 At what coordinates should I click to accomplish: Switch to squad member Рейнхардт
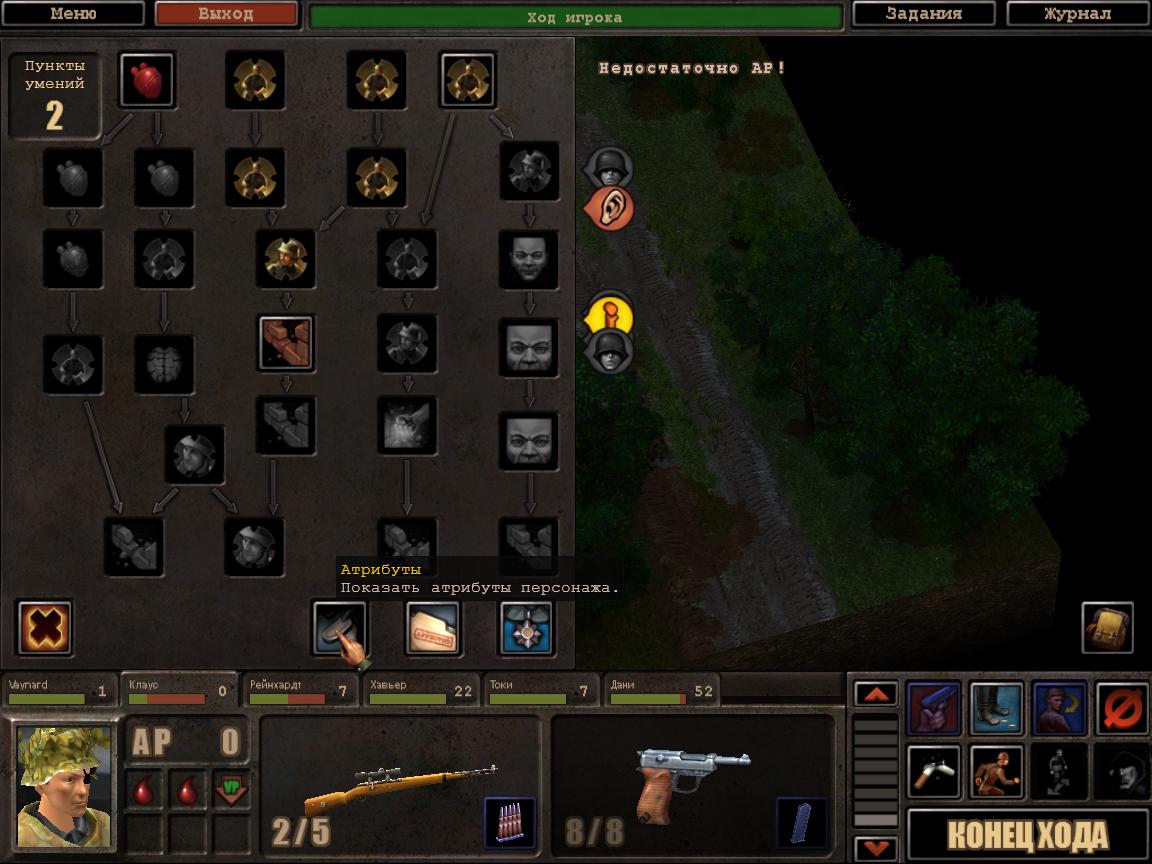coord(300,690)
